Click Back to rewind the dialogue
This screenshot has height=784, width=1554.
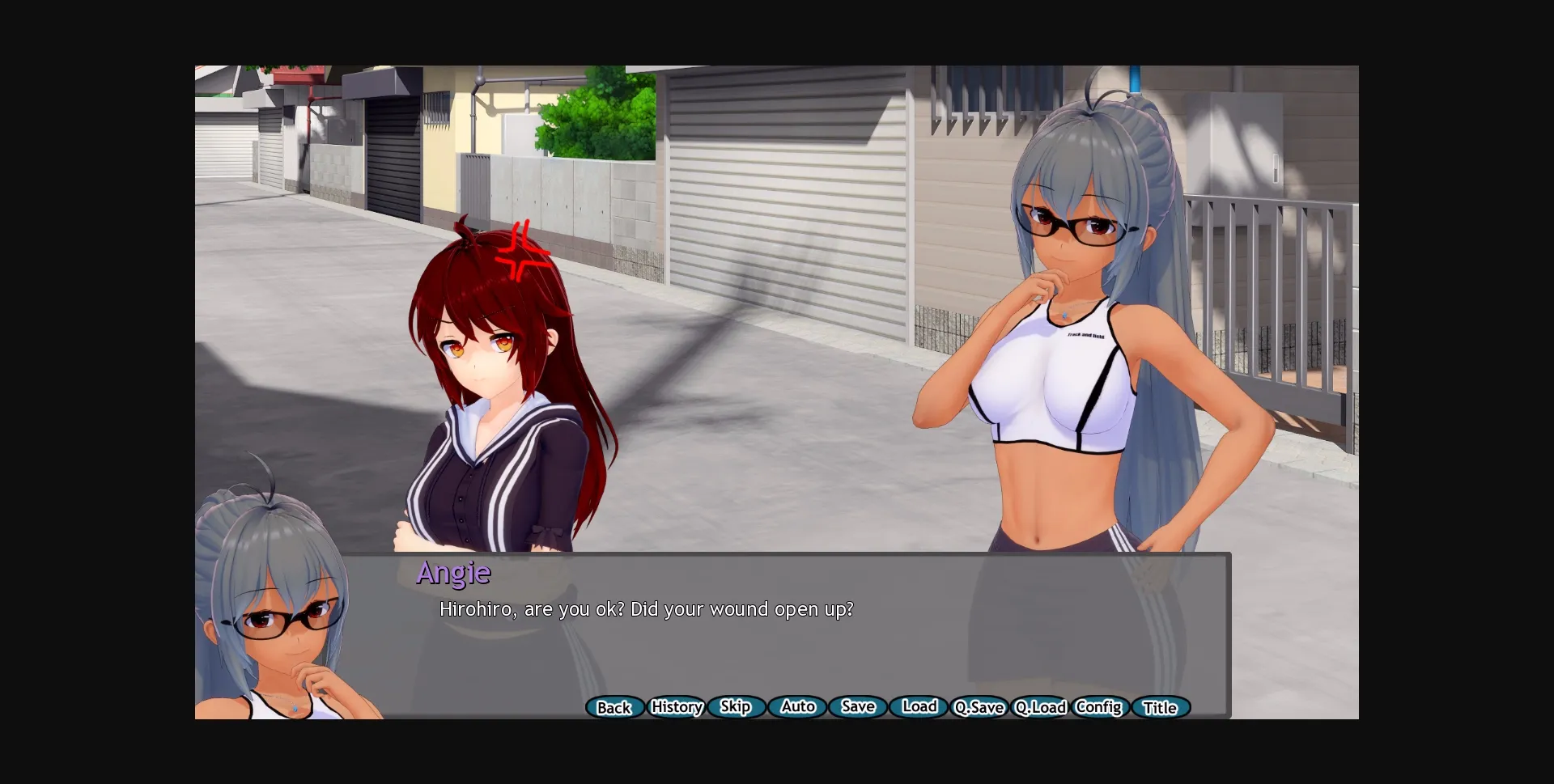click(x=614, y=707)
